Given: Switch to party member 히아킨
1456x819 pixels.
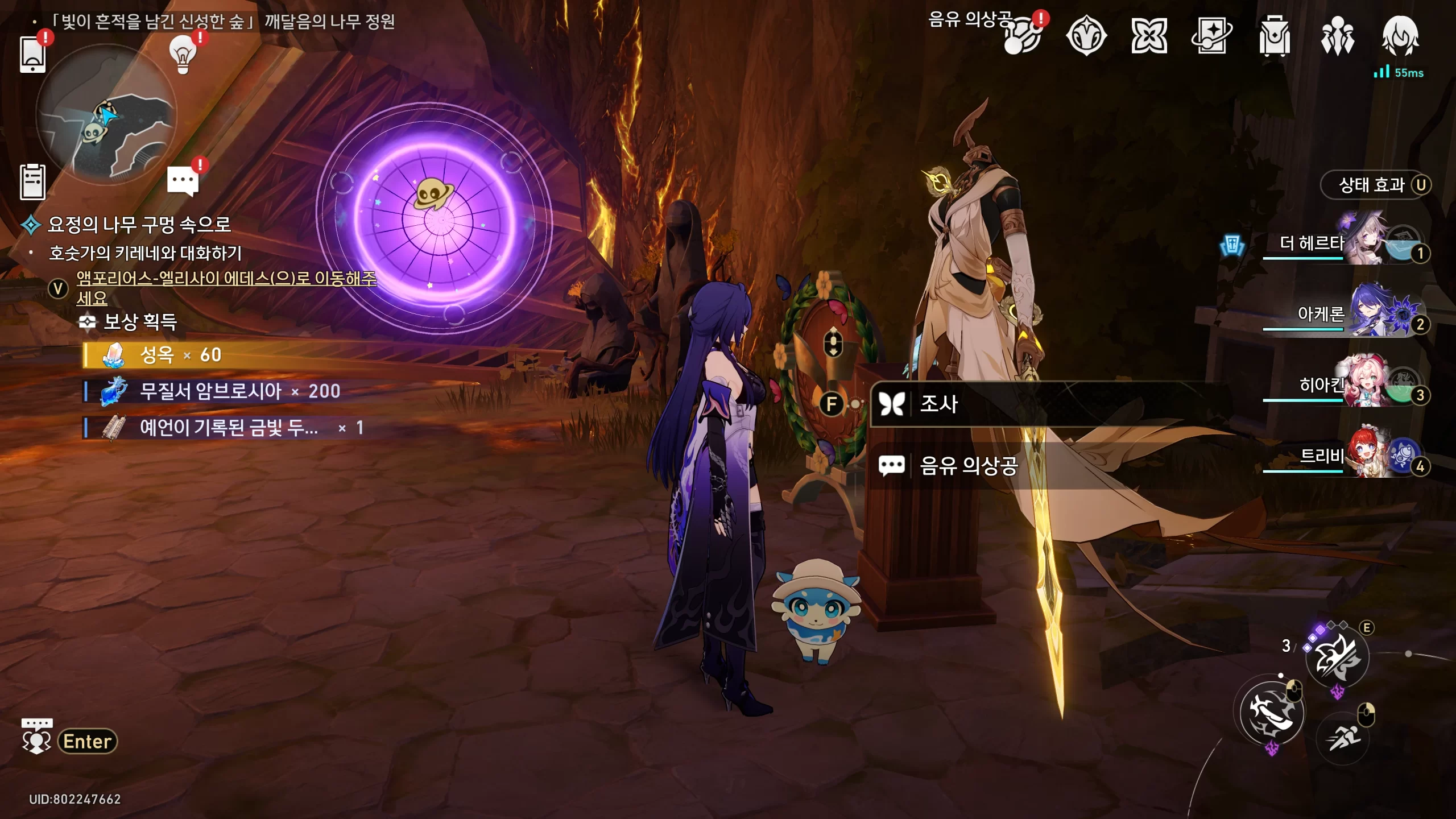Looking at the screenshot, I should tap(1365, 386).
